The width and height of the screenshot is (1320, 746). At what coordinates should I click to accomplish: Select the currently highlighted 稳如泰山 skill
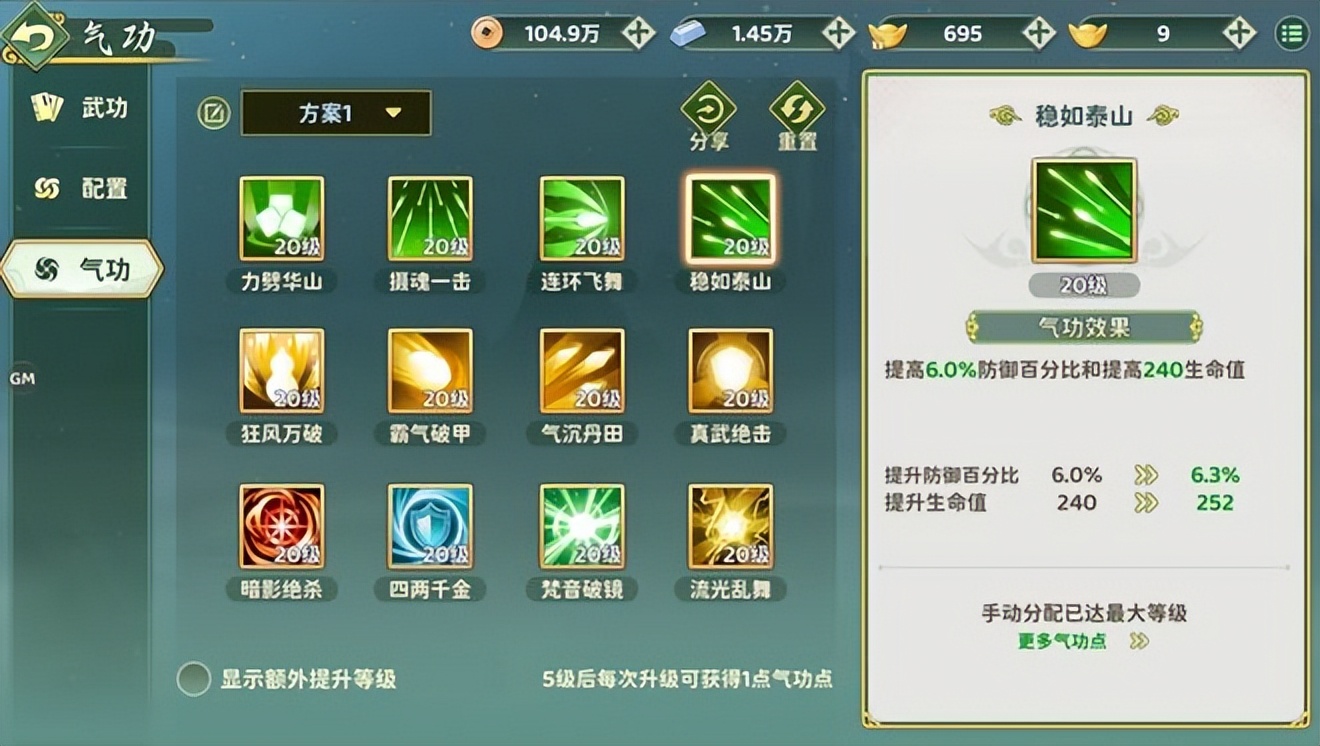pyautogui.click(x=730, y=218)
